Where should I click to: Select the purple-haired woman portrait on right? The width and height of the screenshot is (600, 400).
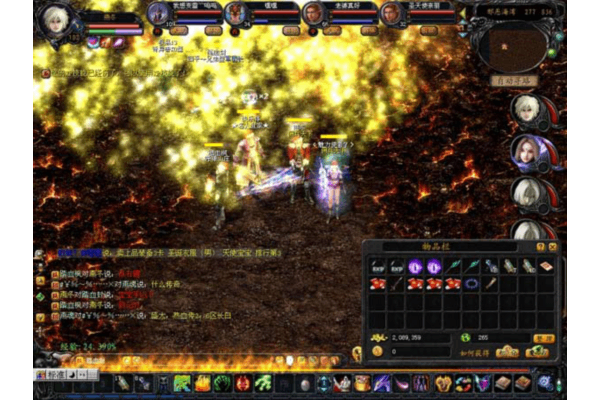[x=527, y=150]
